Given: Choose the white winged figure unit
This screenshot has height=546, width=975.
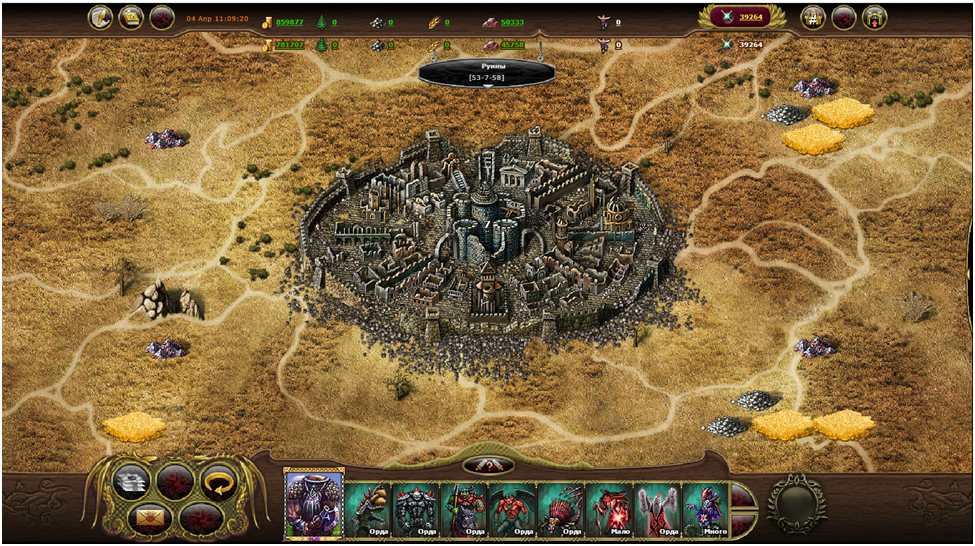Looking at the screenshot, I should (657, 509).
